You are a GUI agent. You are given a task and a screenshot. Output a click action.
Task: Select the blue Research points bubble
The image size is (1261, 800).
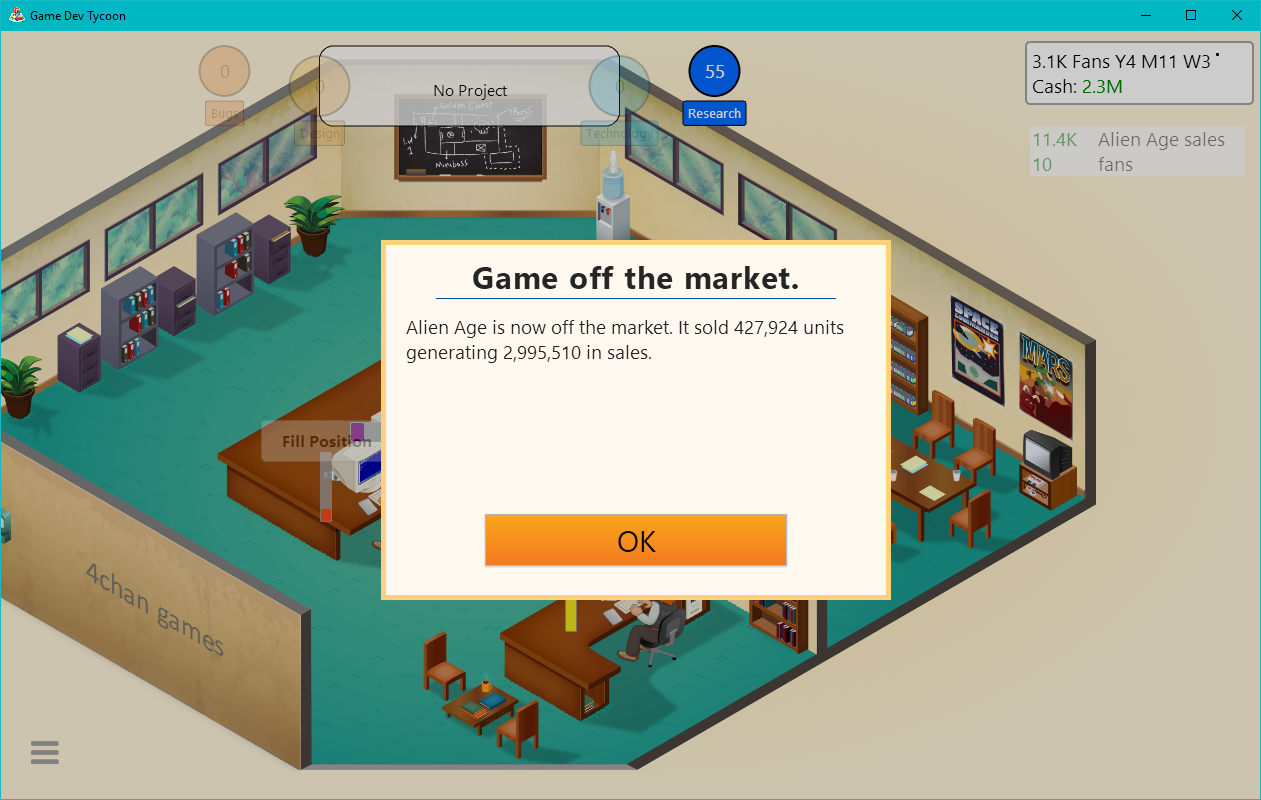point(714,72)
